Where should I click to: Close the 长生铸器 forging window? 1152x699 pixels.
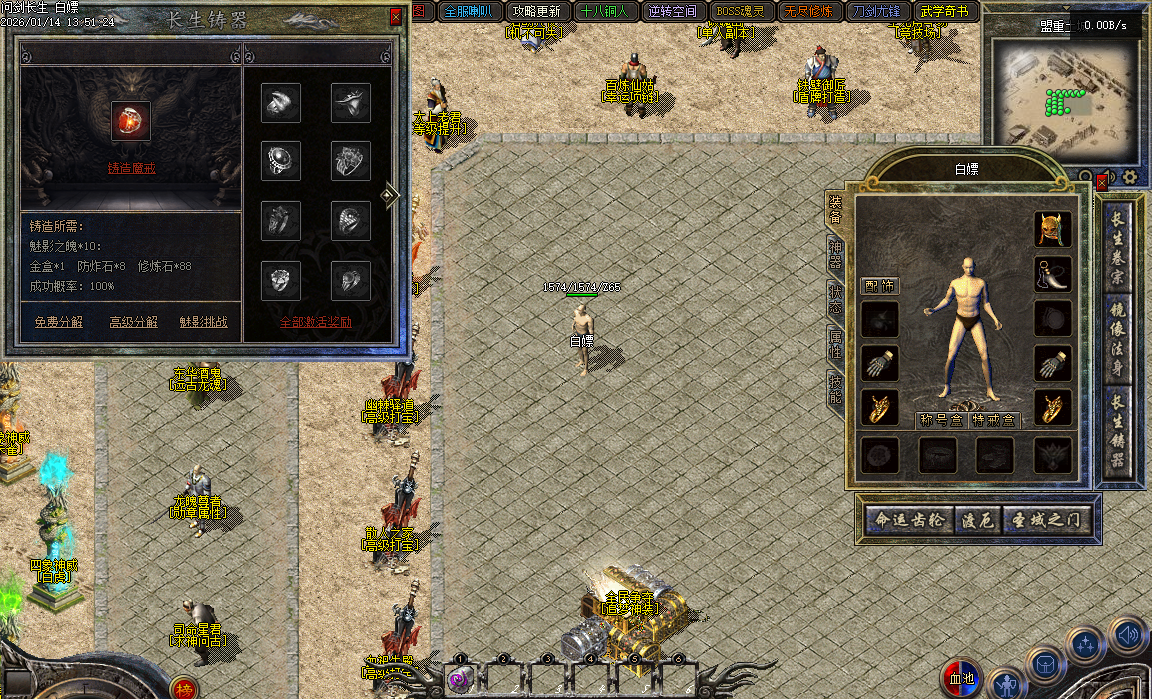tap(396, 17)
